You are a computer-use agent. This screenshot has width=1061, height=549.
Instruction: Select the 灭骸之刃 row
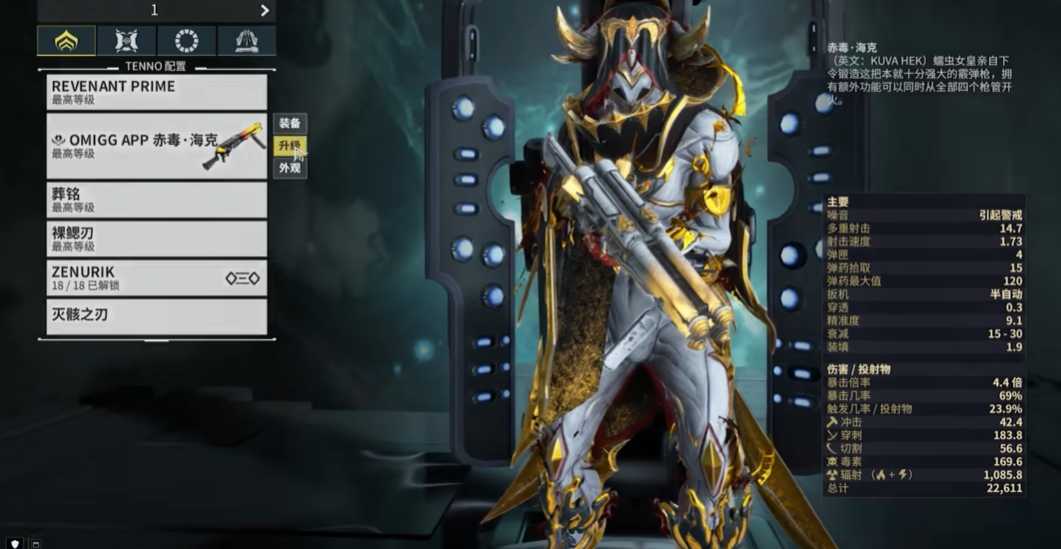[157, 316]
